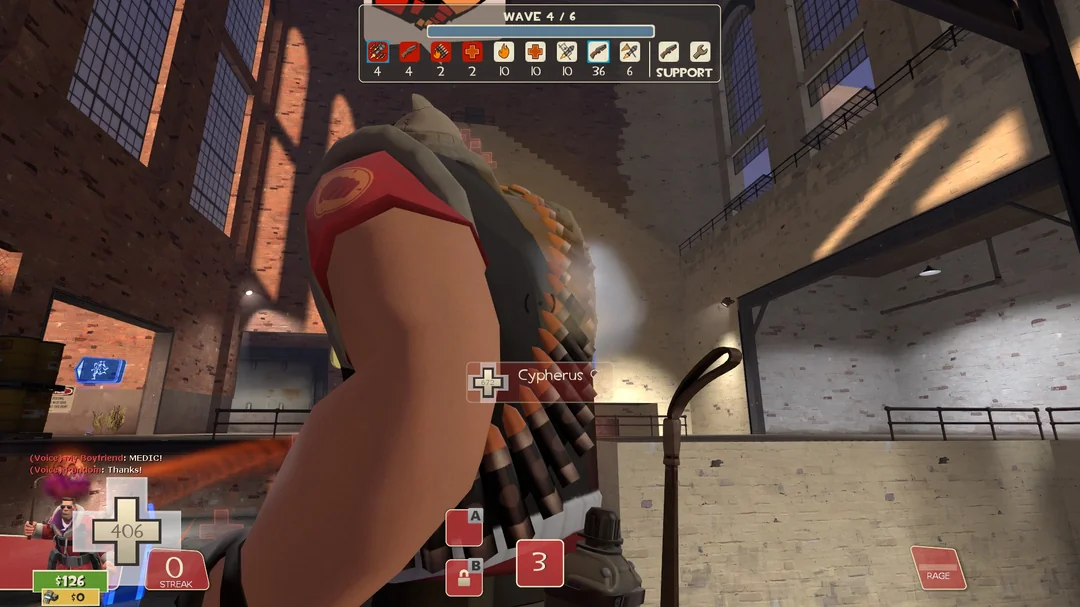Click the red-background shotgun enemy icon

[409, 51]
